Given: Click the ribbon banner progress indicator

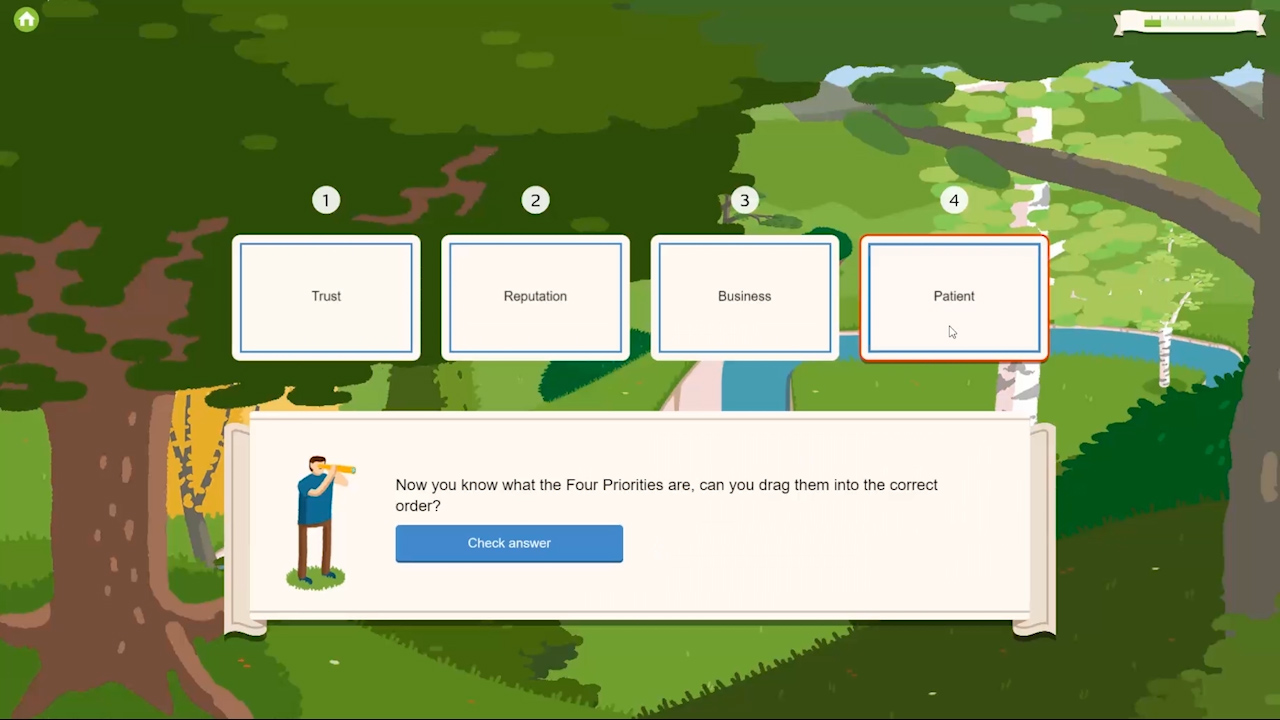Looking at the screenshot, I should 1190,22.
